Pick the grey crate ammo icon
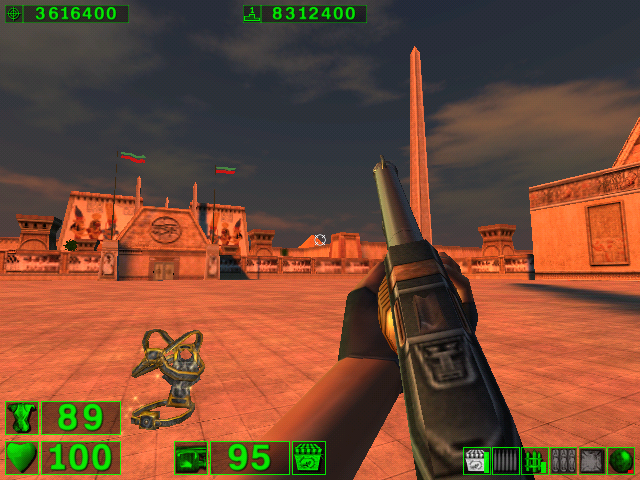The height and width of the screenshot is (480, 640). (x=592, y=461)
